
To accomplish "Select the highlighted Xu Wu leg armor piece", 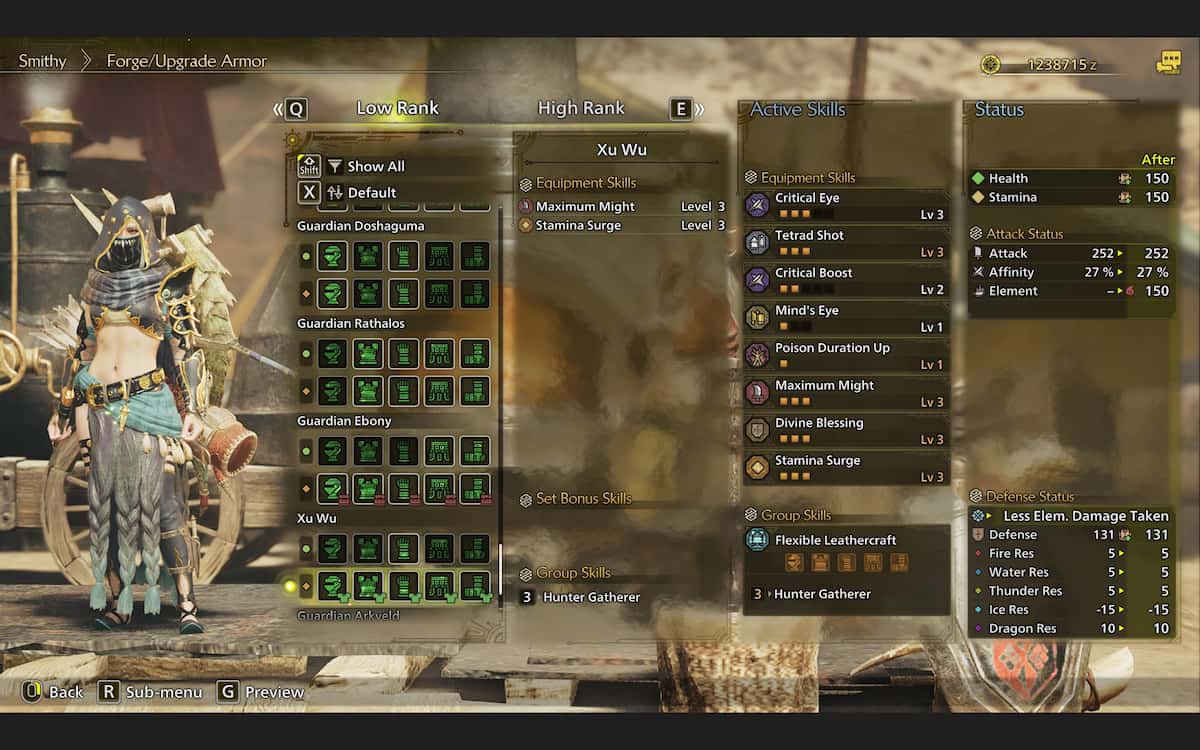I will pos(475,585).
